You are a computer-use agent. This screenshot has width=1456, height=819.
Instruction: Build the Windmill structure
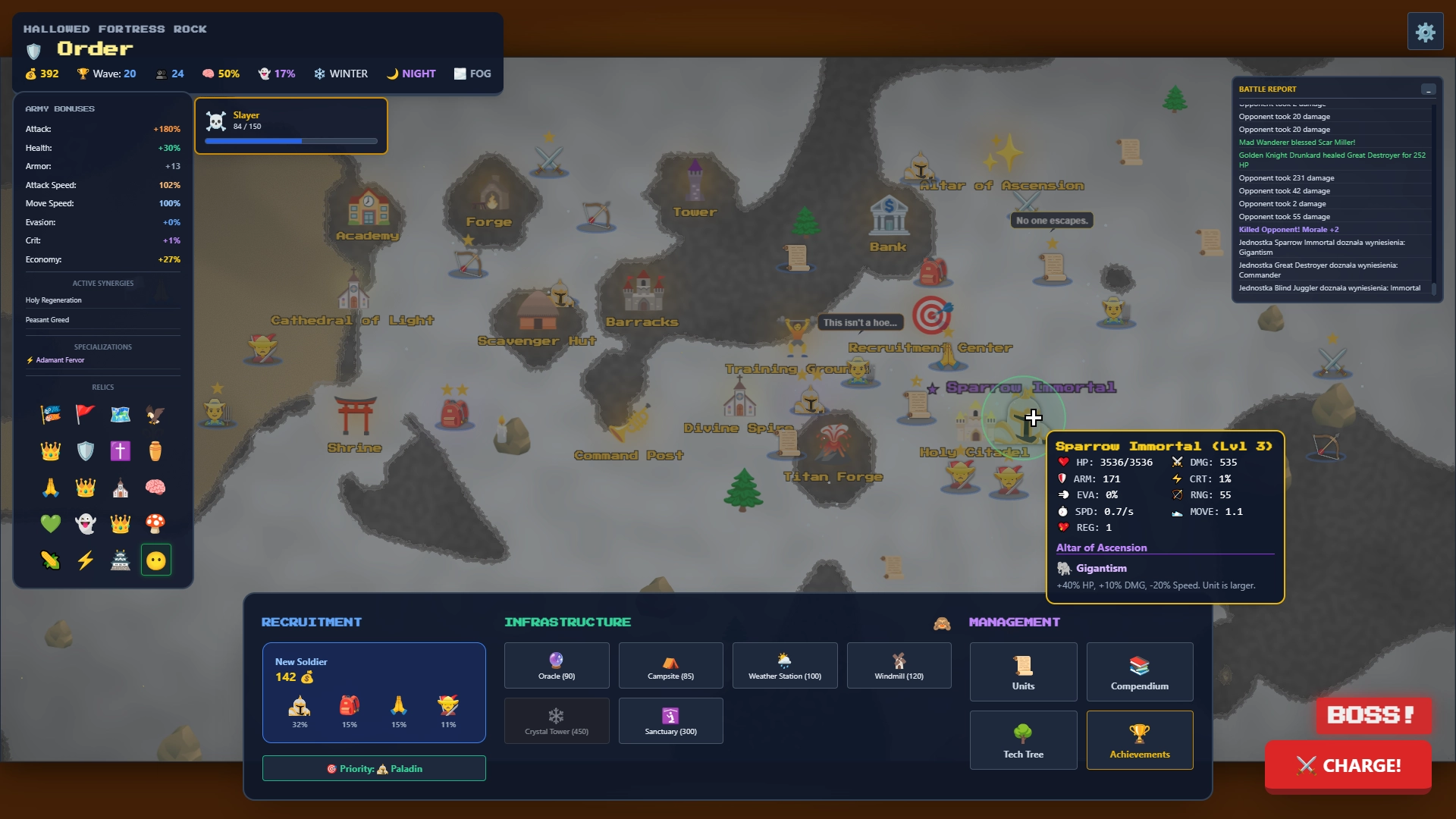coord(899,665)
